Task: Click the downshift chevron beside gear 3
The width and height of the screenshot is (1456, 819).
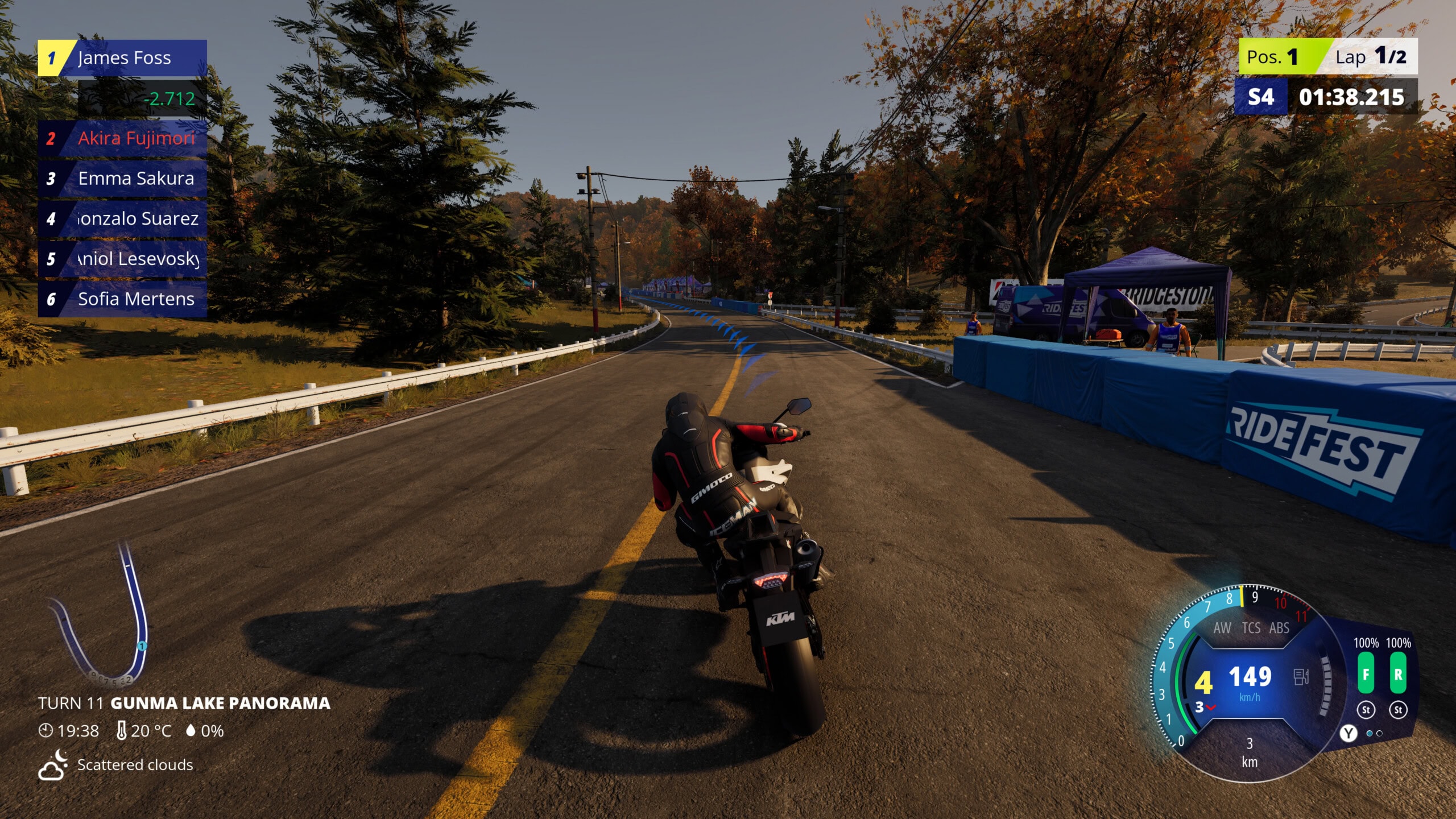Action: 1210,708
